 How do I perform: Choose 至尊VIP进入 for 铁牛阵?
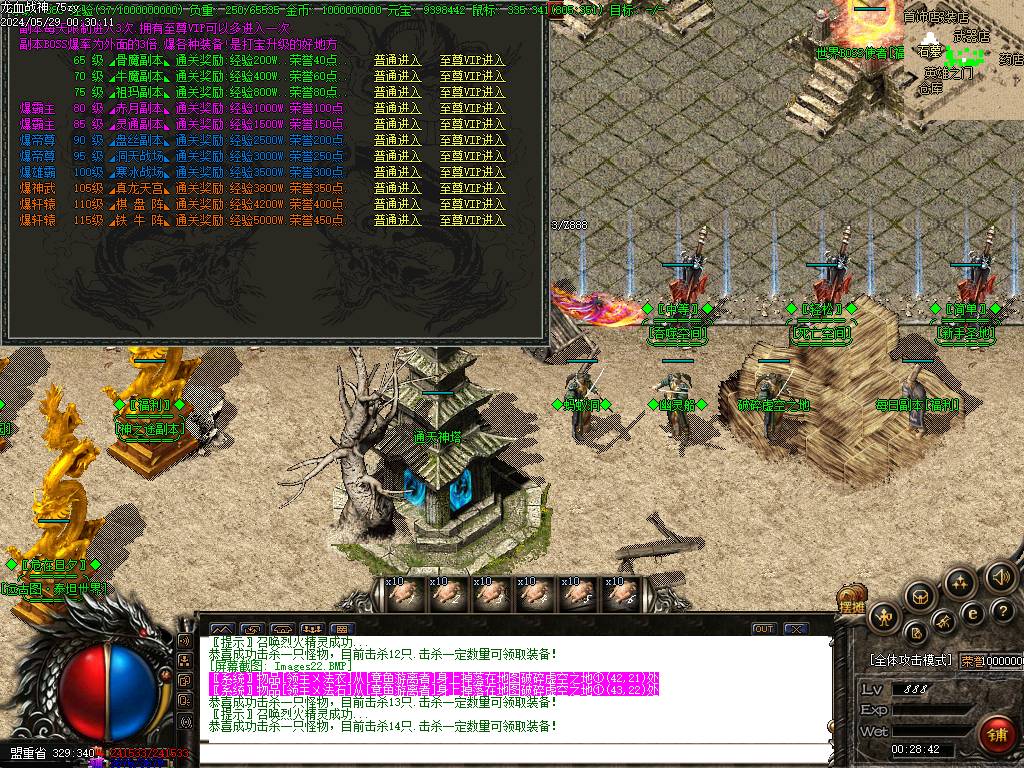point(472,220)
